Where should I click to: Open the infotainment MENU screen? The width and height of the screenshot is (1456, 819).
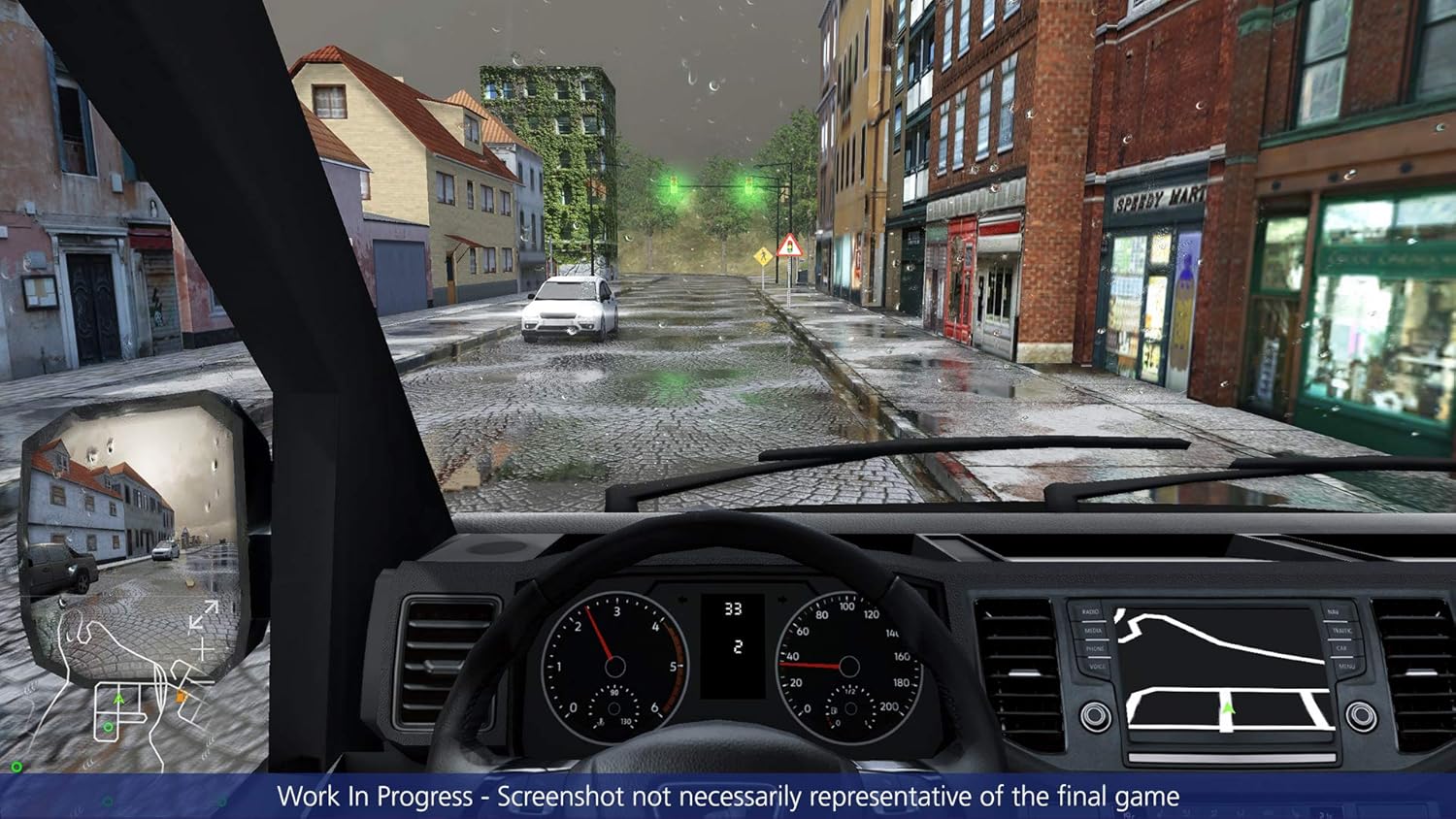1346,666
